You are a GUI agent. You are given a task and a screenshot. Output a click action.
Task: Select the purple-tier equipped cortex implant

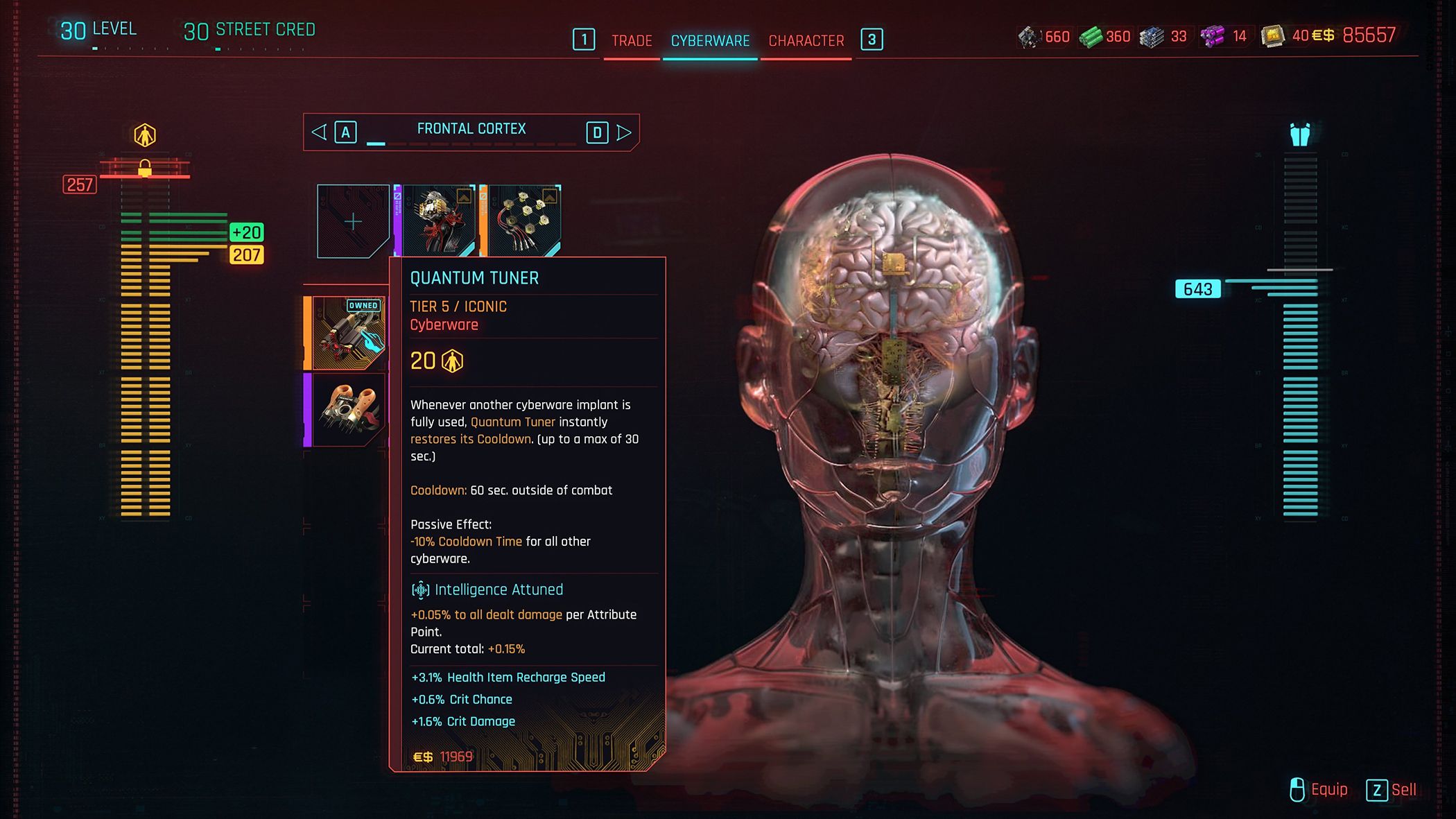pyautogui.click(x=438, y=221)
